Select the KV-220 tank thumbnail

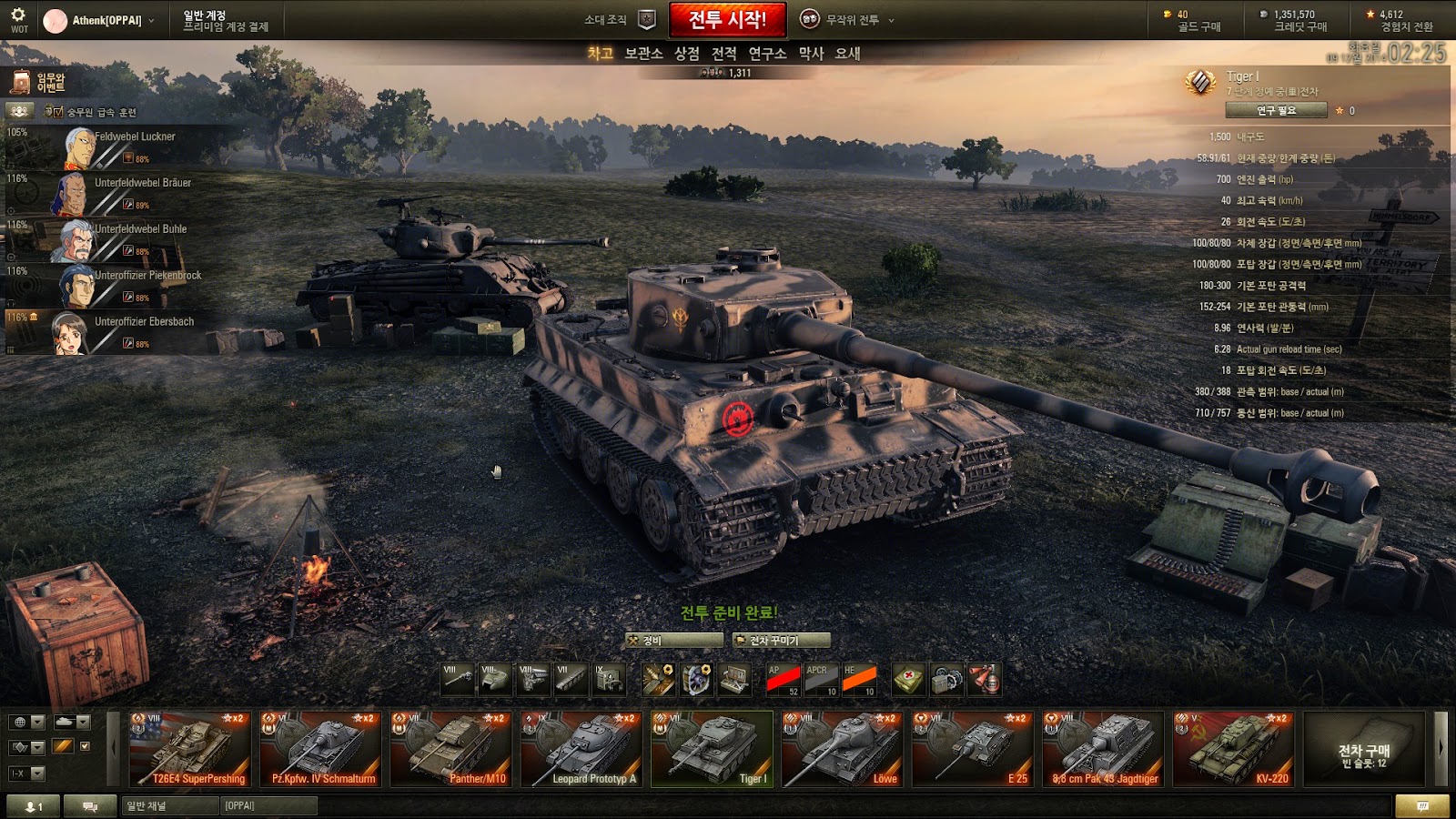pos(1233,749)
